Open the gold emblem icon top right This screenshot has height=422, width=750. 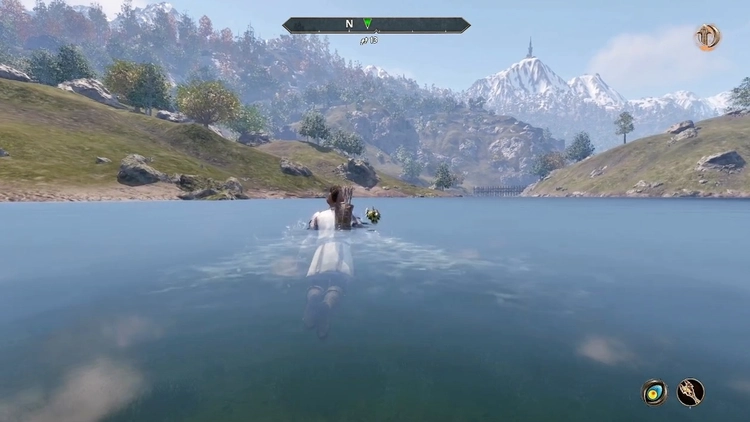pos(708,37)
